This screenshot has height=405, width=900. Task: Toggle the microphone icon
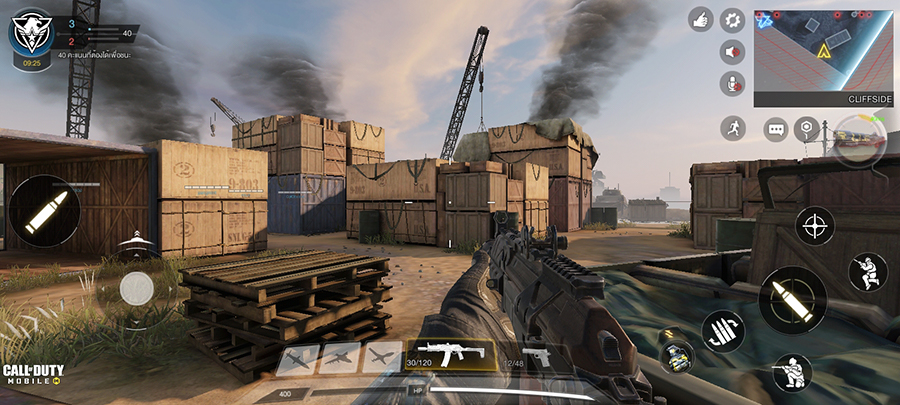click(733, 83)
